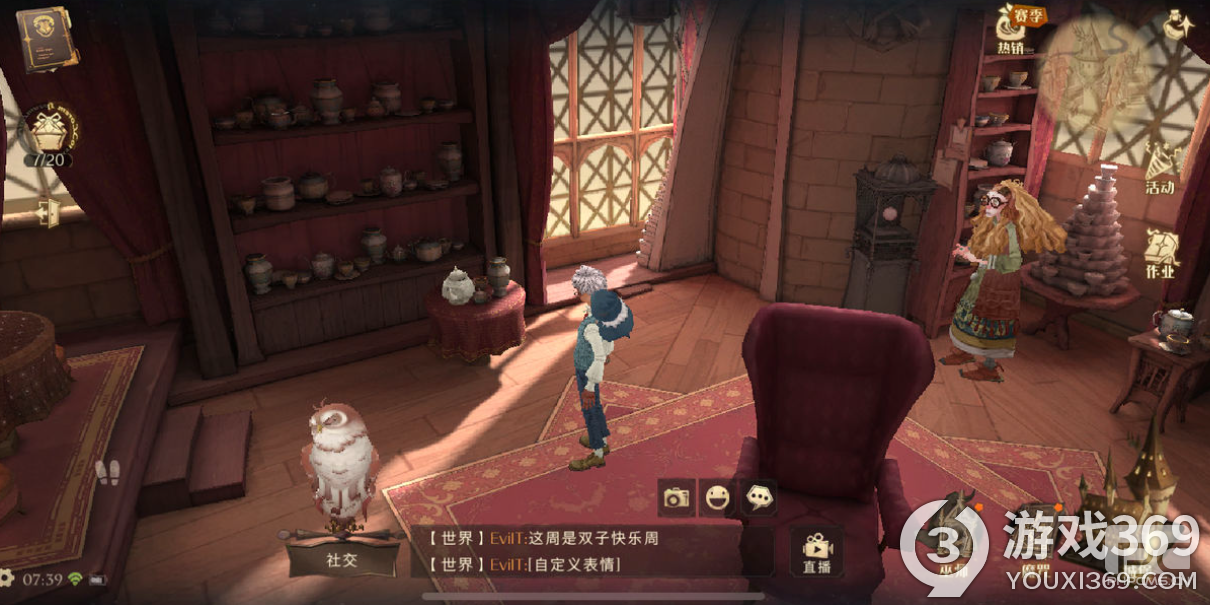This screenshot has height=605, width=1210.
Task: Toggle the footprints walk icon
Action: (107, 472)
